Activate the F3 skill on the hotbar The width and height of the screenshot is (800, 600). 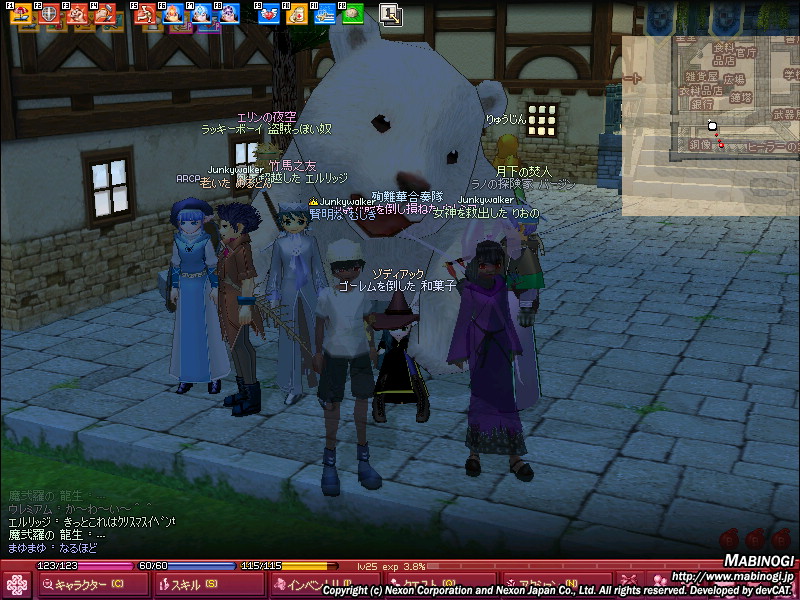tap(76, 14)
